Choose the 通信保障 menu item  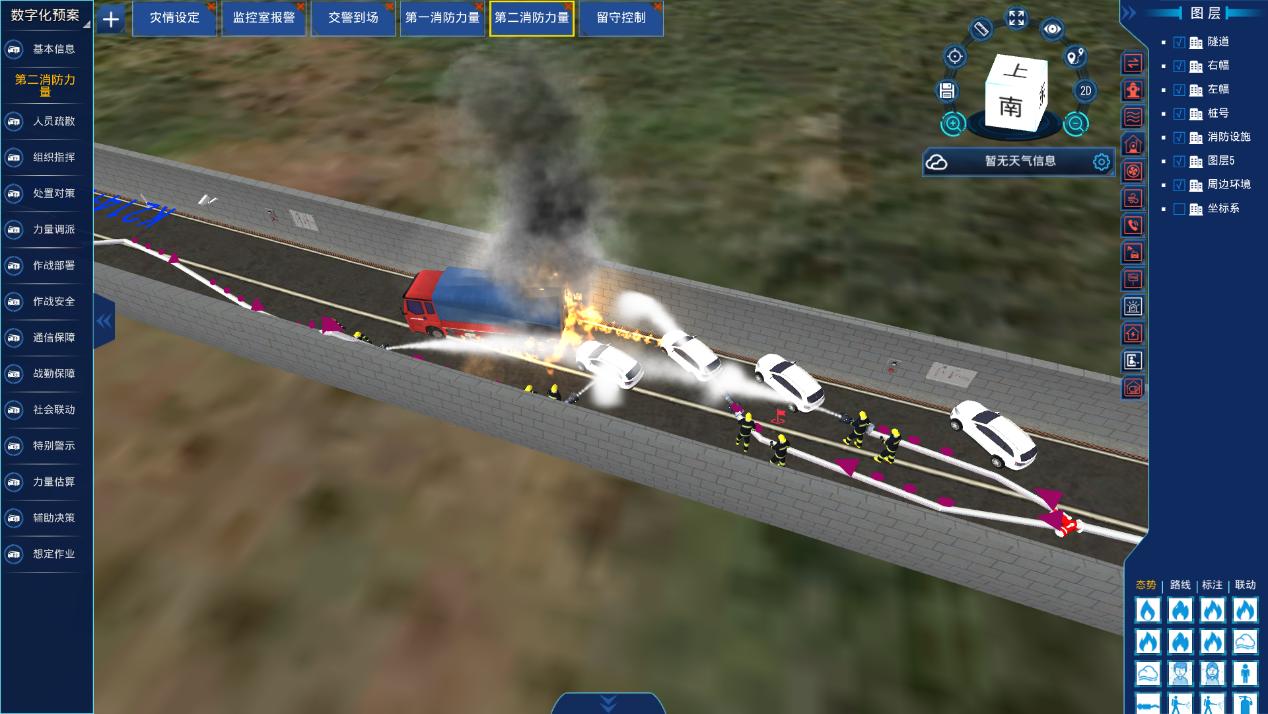click(x=53, y=337)
